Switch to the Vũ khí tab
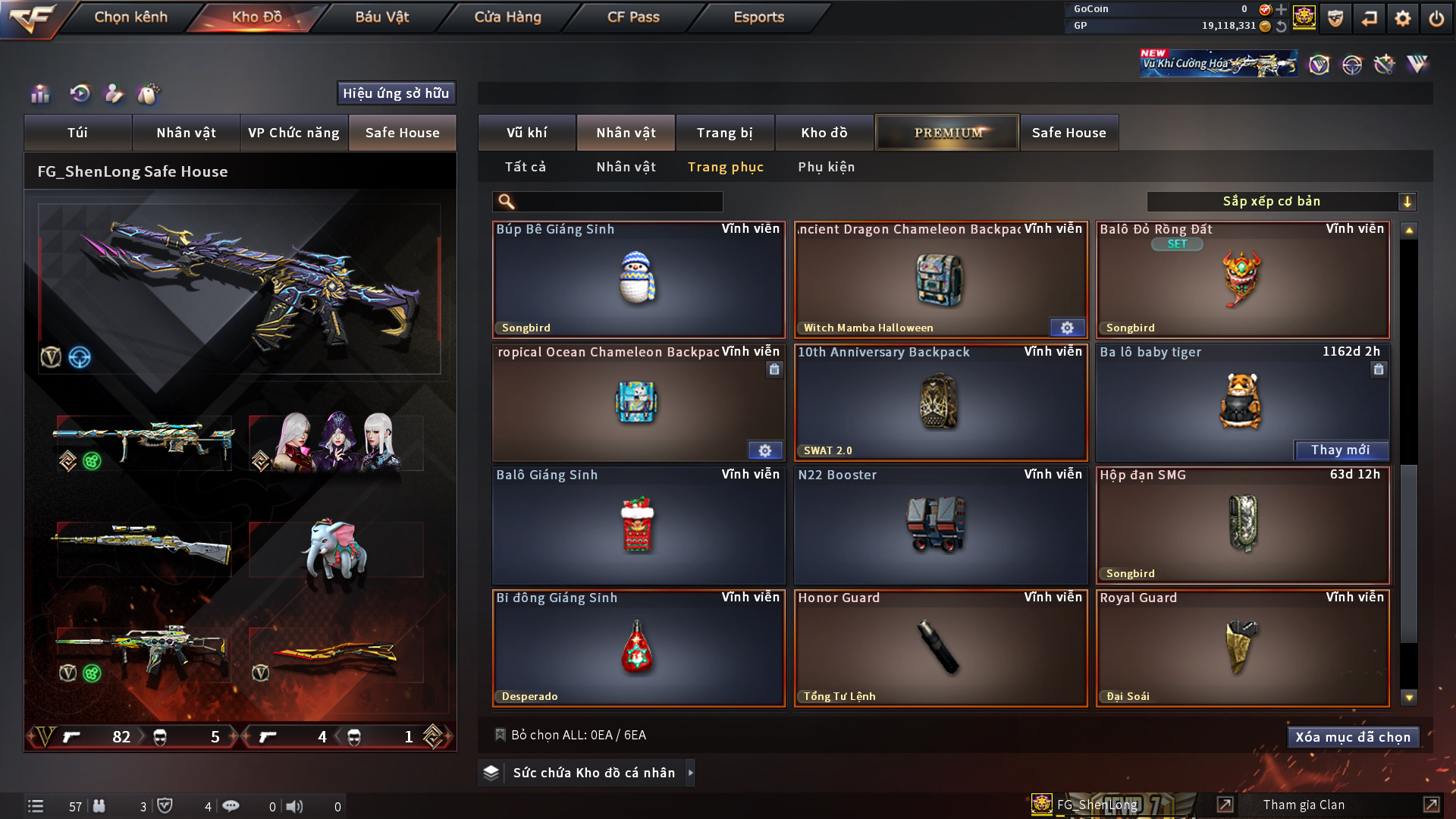This screenshot has height=819, width=1456. coord(526,133)
